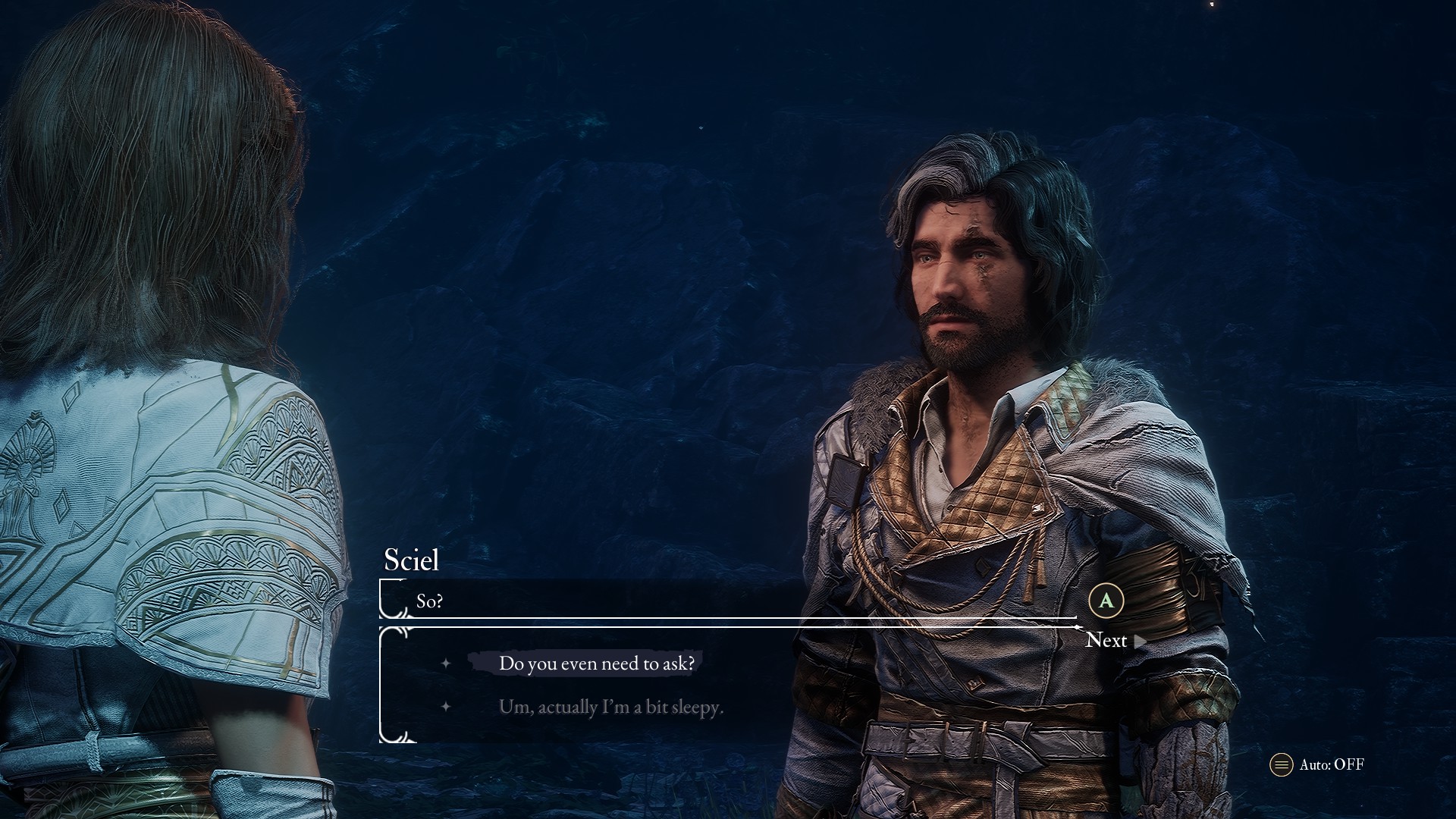Select "Um, actually I'm a bit sleepy."

click(x=610, y=707)
